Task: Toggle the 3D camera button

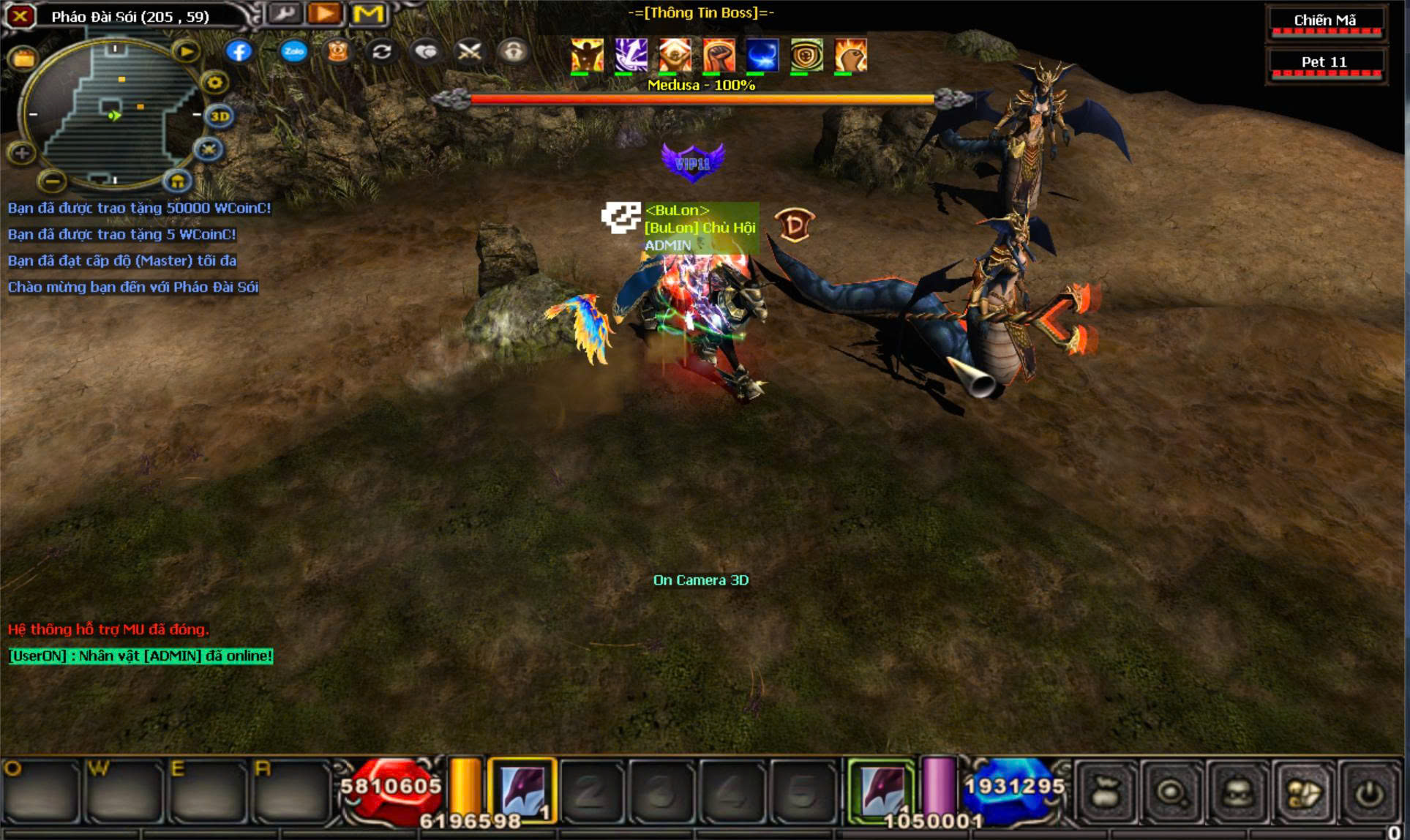Action: click(x=220, y=116)
